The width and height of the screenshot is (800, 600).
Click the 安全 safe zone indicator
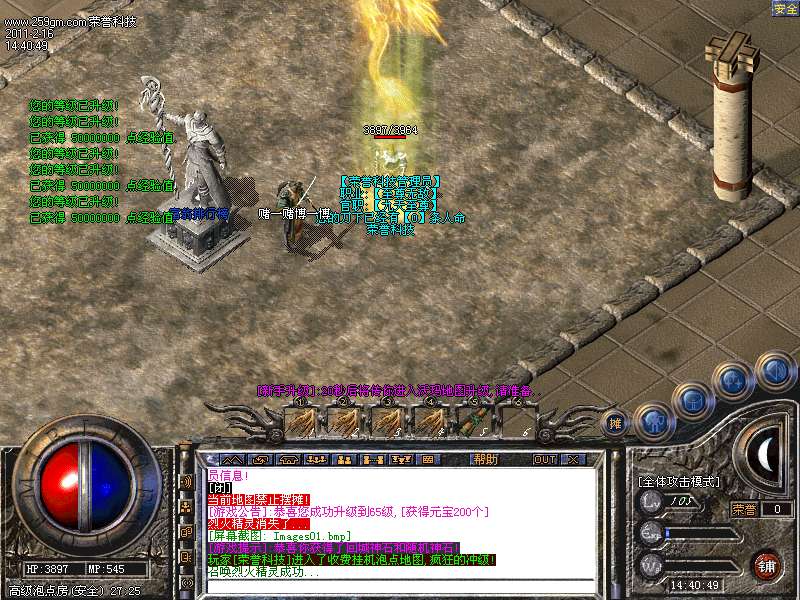tap(785, 8)
